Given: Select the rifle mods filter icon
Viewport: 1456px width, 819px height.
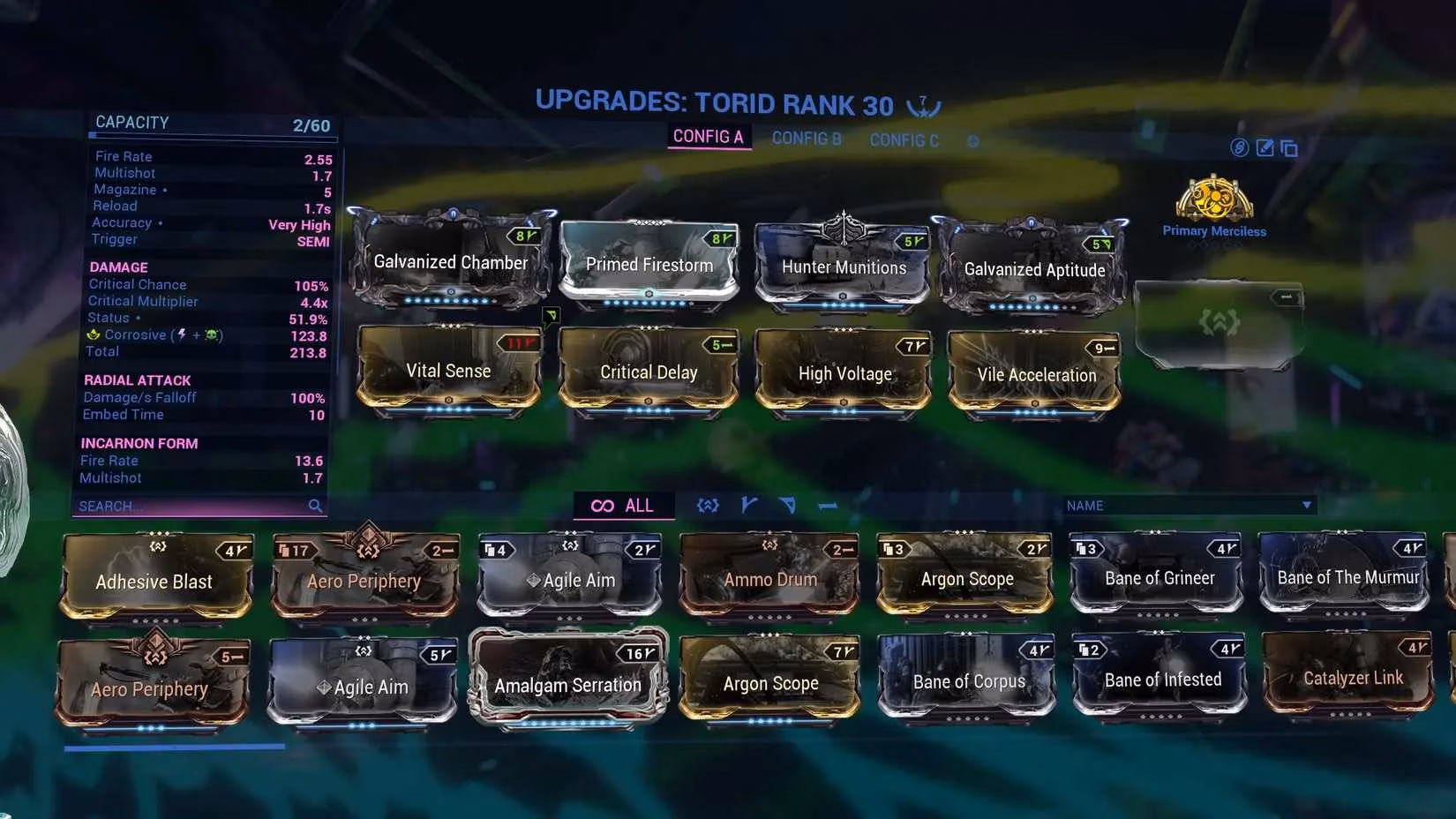Looking at the screenshot, I should [749, 505].
